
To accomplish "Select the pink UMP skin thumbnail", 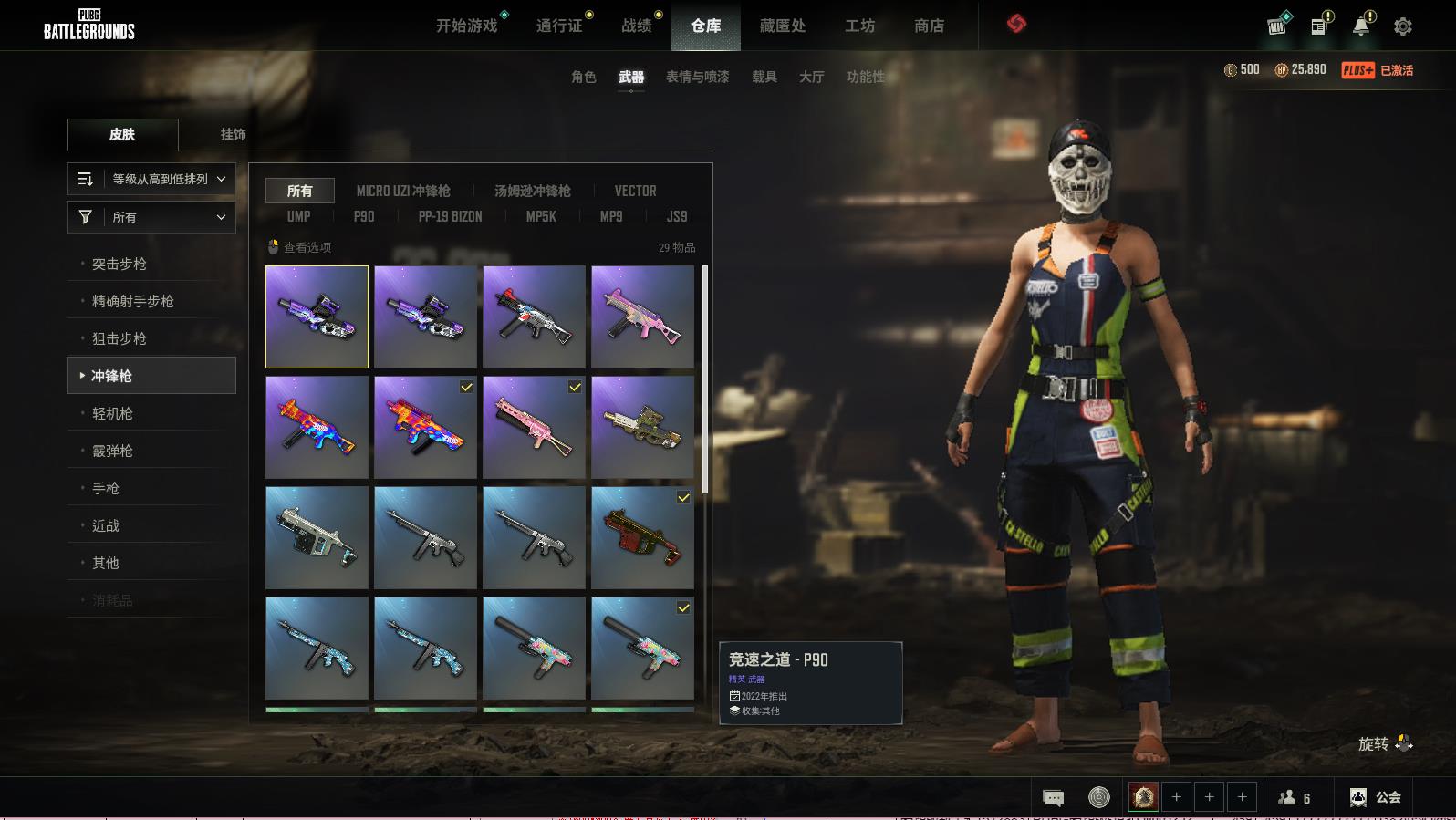I will point(642,317).
